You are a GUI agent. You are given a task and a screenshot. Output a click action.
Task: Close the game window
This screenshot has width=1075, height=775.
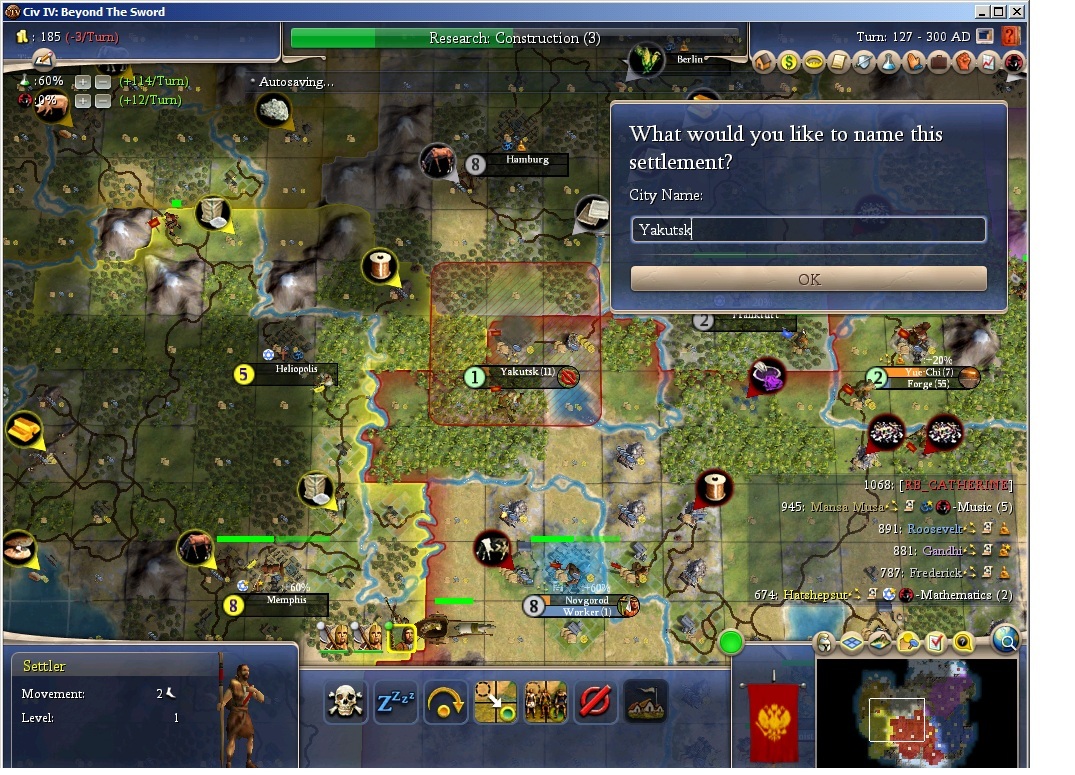point(1016,12)
